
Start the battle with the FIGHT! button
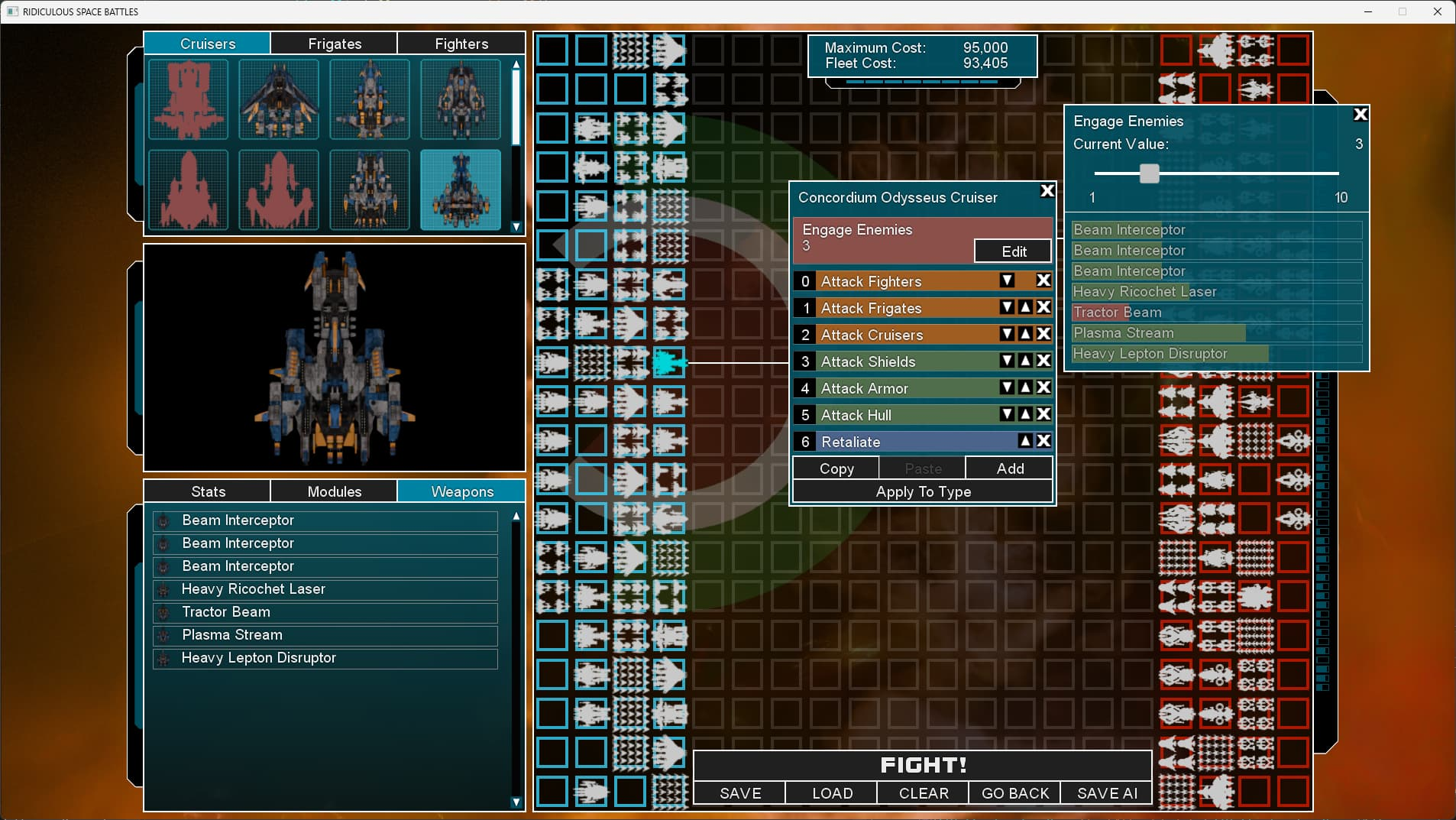[x=922, y=765]
